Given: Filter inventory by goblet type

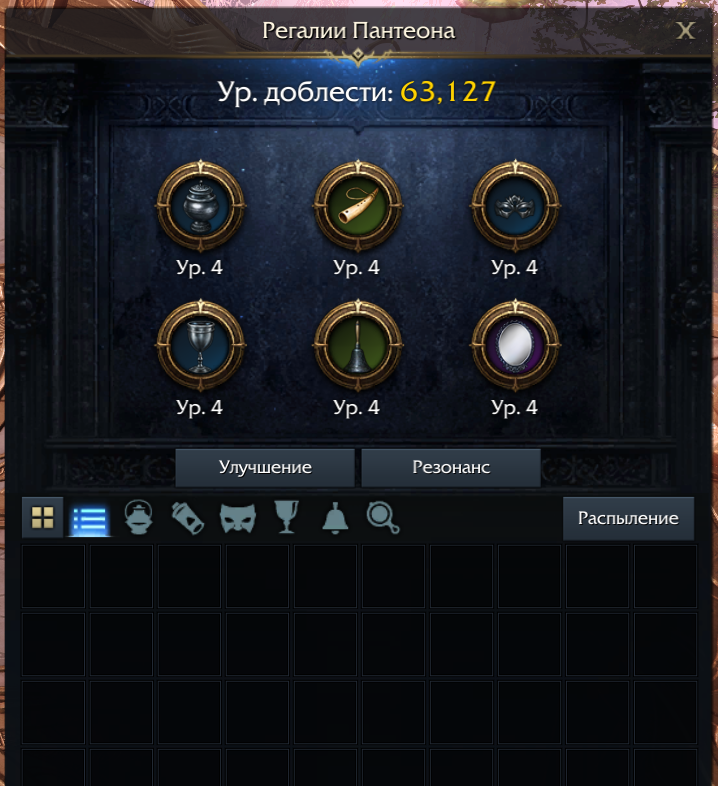Looking at the screenshot, I should point(287,518).
